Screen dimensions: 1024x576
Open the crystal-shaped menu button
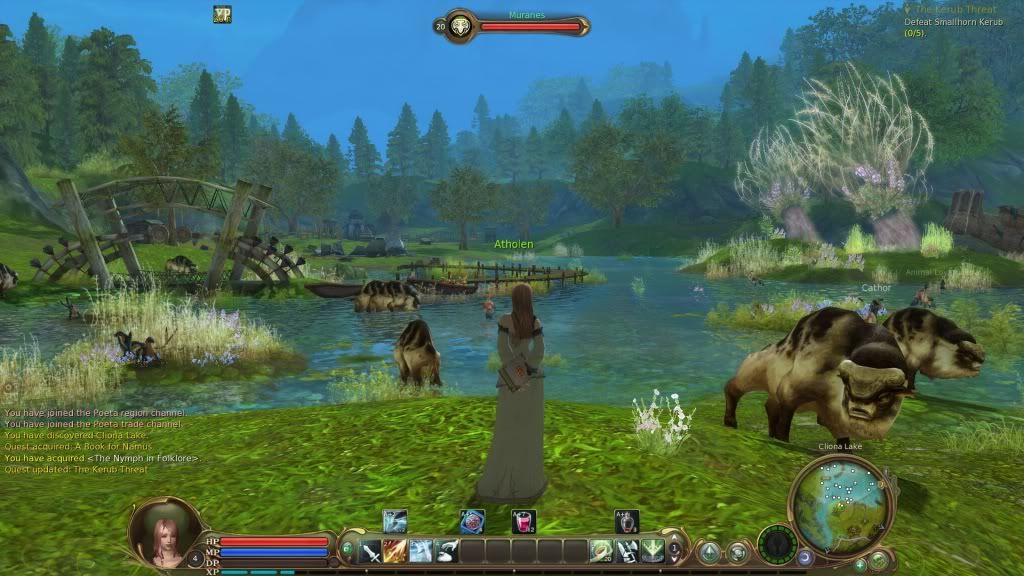coord(709,551)
